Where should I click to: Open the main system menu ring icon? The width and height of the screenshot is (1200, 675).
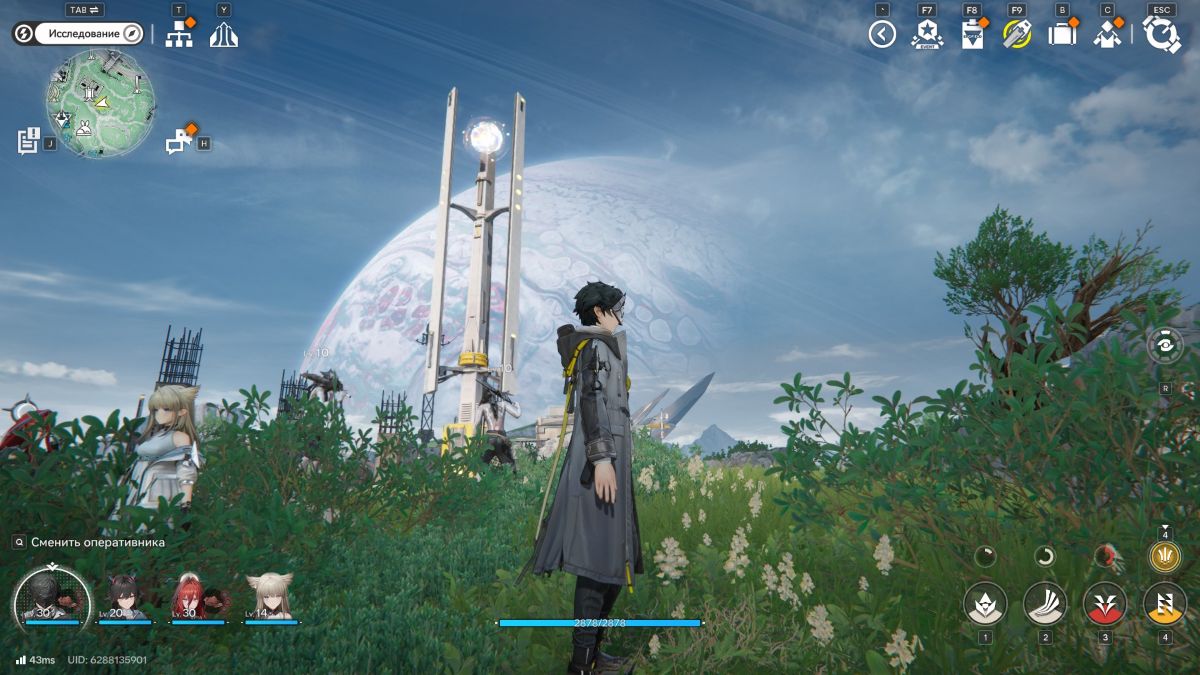click(x=1162, y=34)
